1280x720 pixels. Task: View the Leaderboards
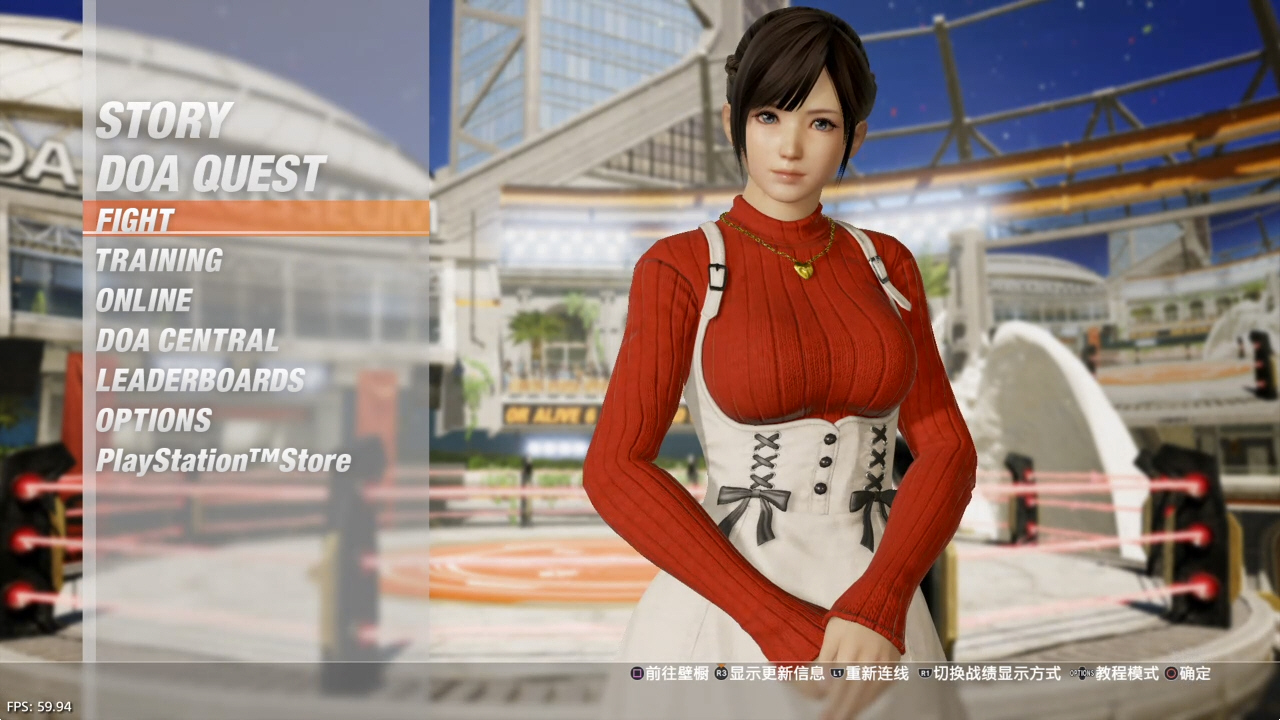(x=200, y=381)
